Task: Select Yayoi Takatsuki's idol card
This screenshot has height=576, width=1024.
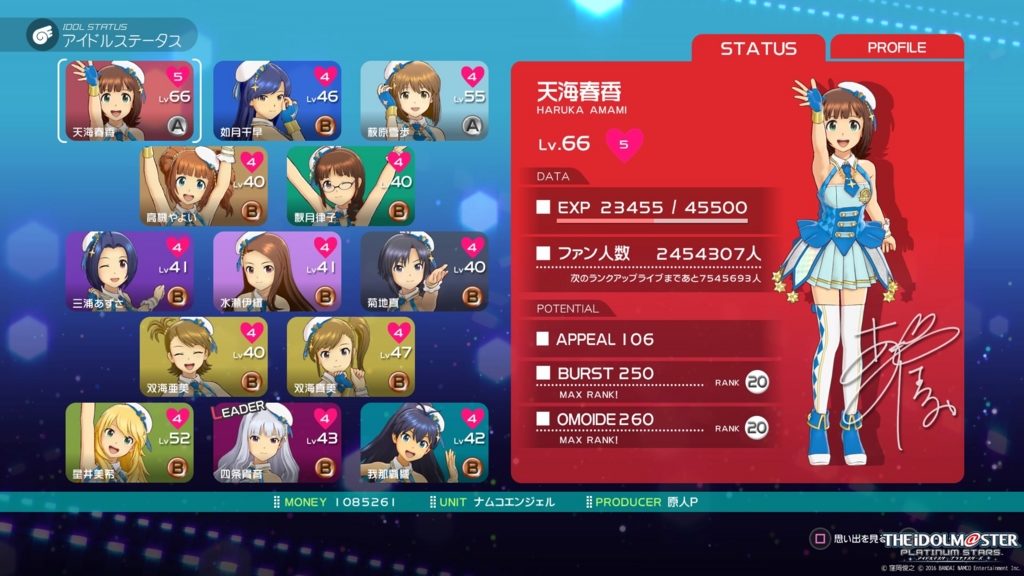Action: pyautogui.click(x=204, y=186)
